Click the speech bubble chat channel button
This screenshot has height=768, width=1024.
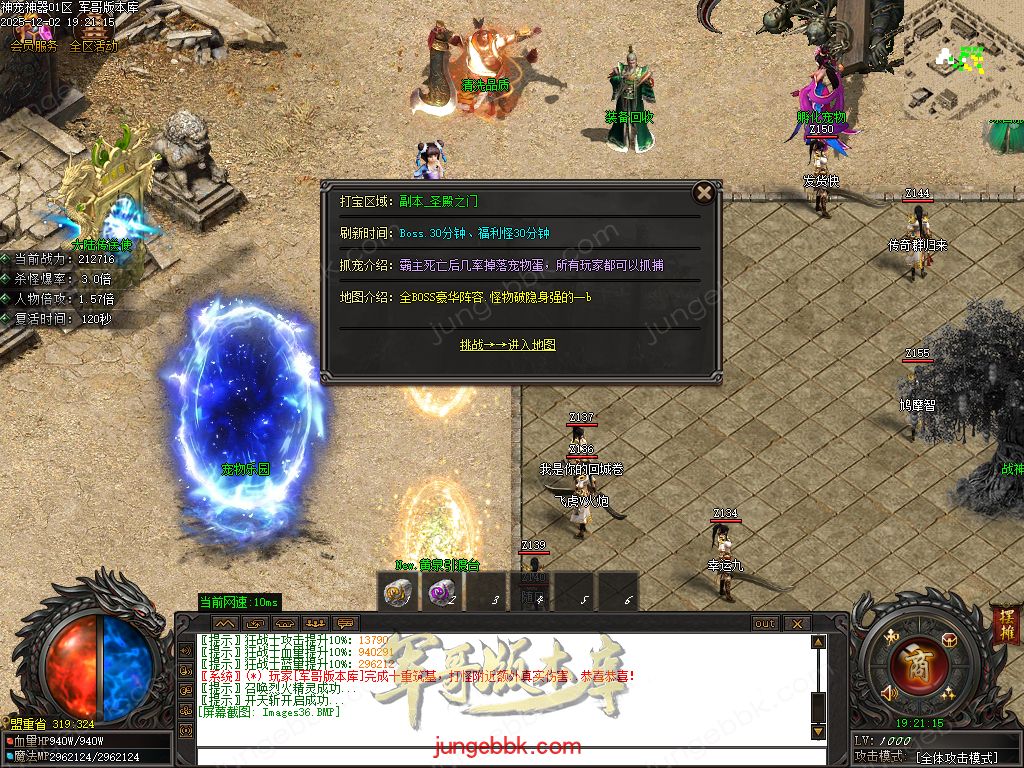(x=346, y=623)
